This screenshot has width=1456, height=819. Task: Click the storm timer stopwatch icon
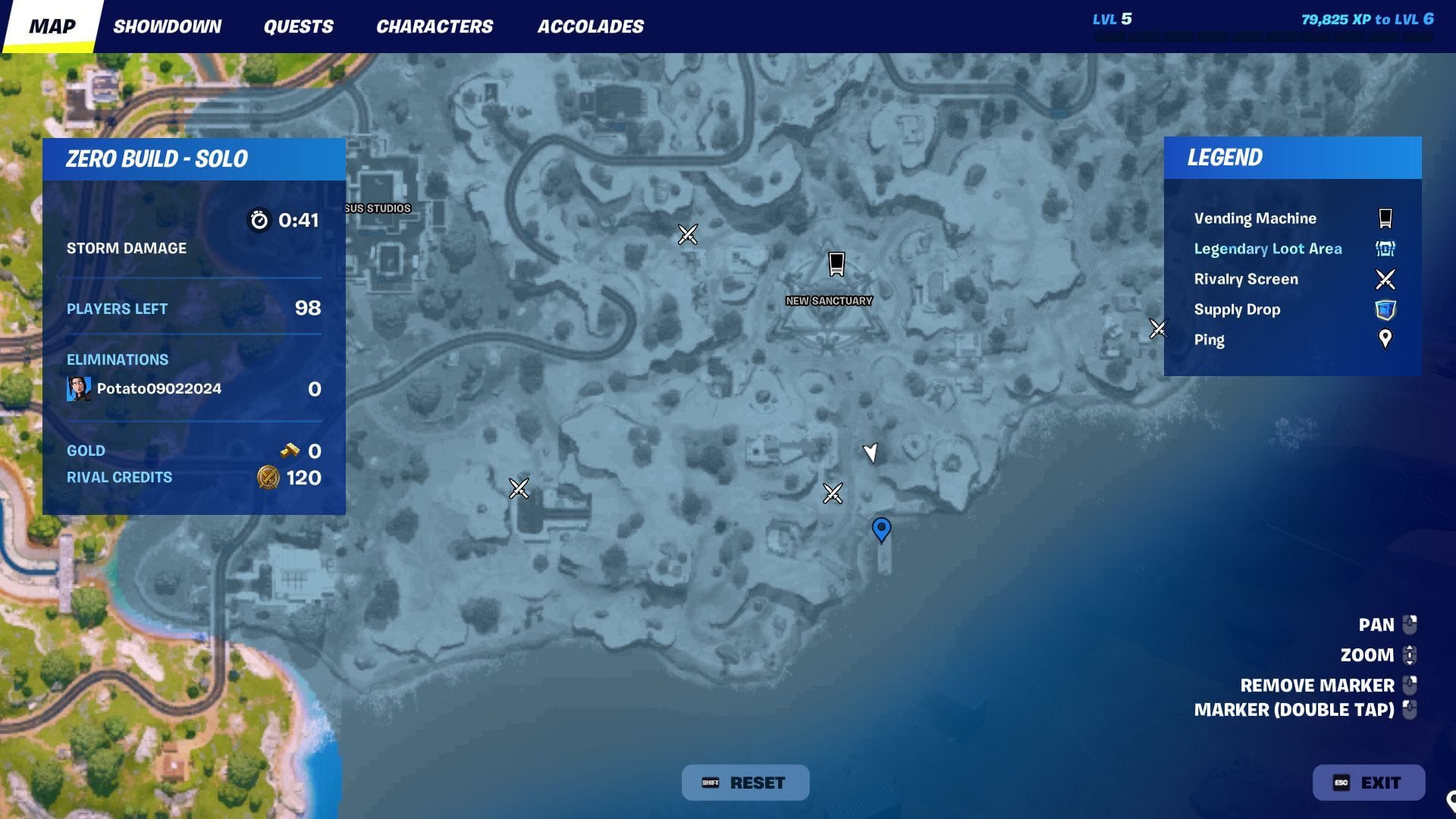(x=260, y=221)
